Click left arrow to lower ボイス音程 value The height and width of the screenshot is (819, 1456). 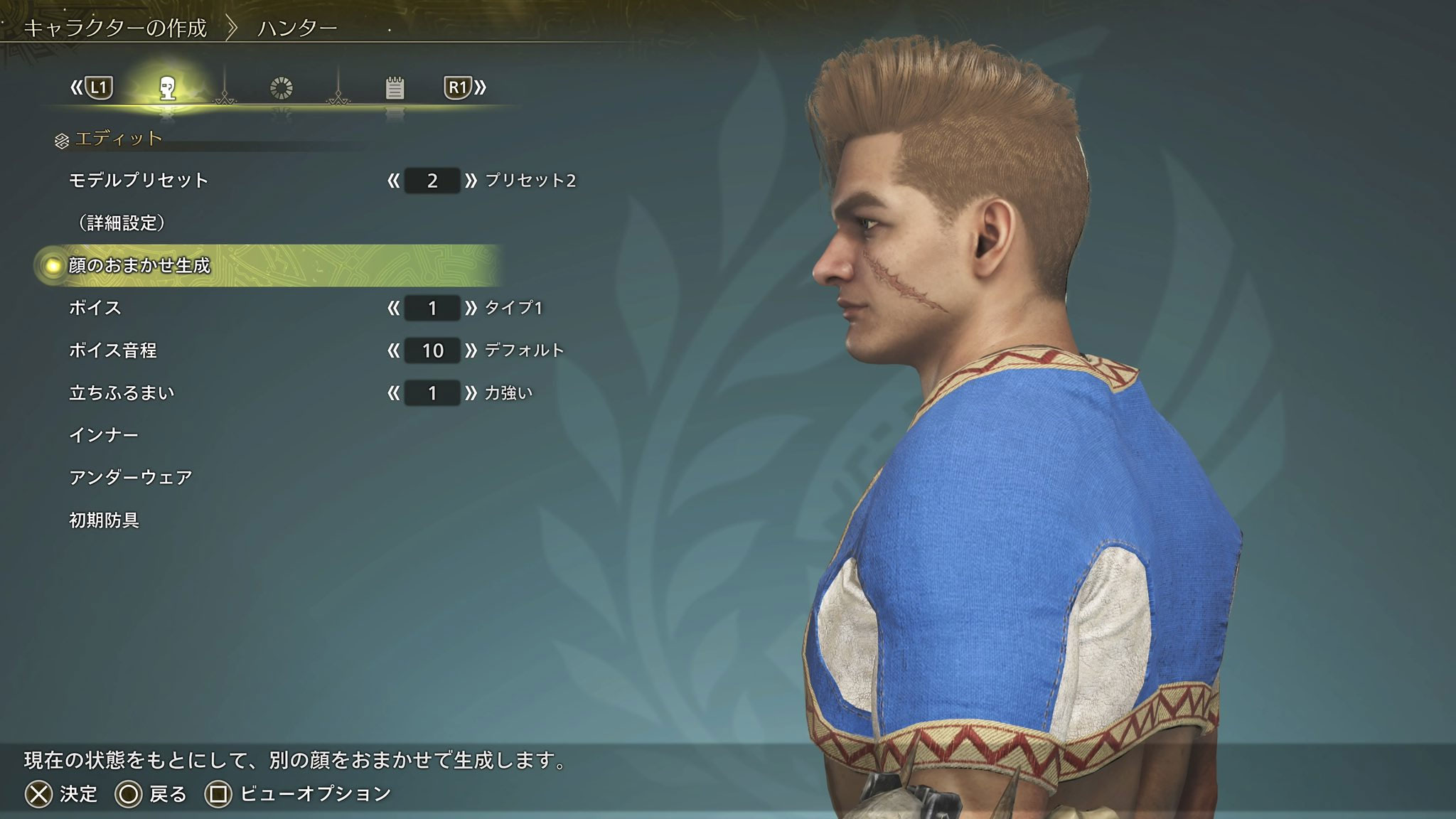[x=393, y=350]
